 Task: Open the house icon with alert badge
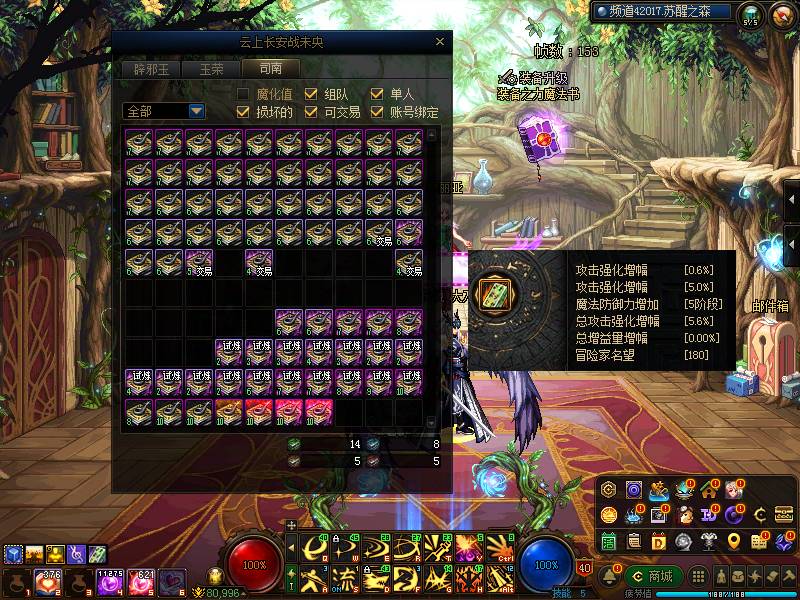pos(710,489)
